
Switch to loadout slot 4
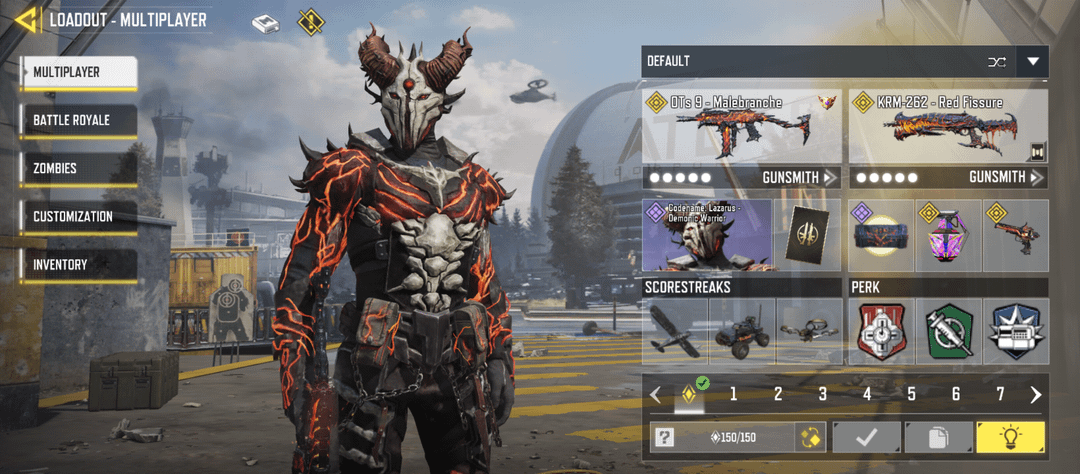(867, 394)
